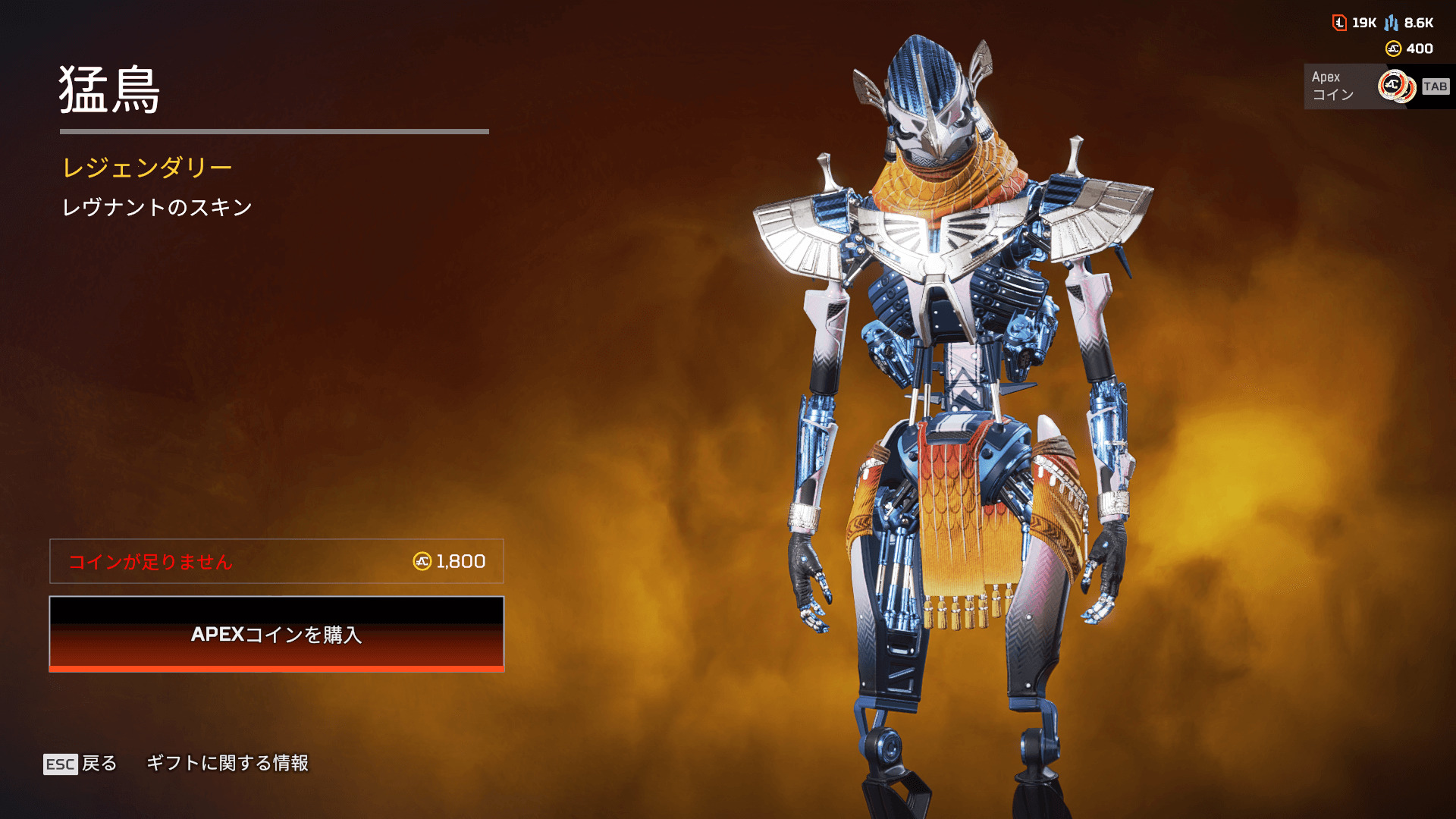Go back with the 戻る button
This screenshot has height=819, width=1456.
pyautogui.click(x=80, y=763)
